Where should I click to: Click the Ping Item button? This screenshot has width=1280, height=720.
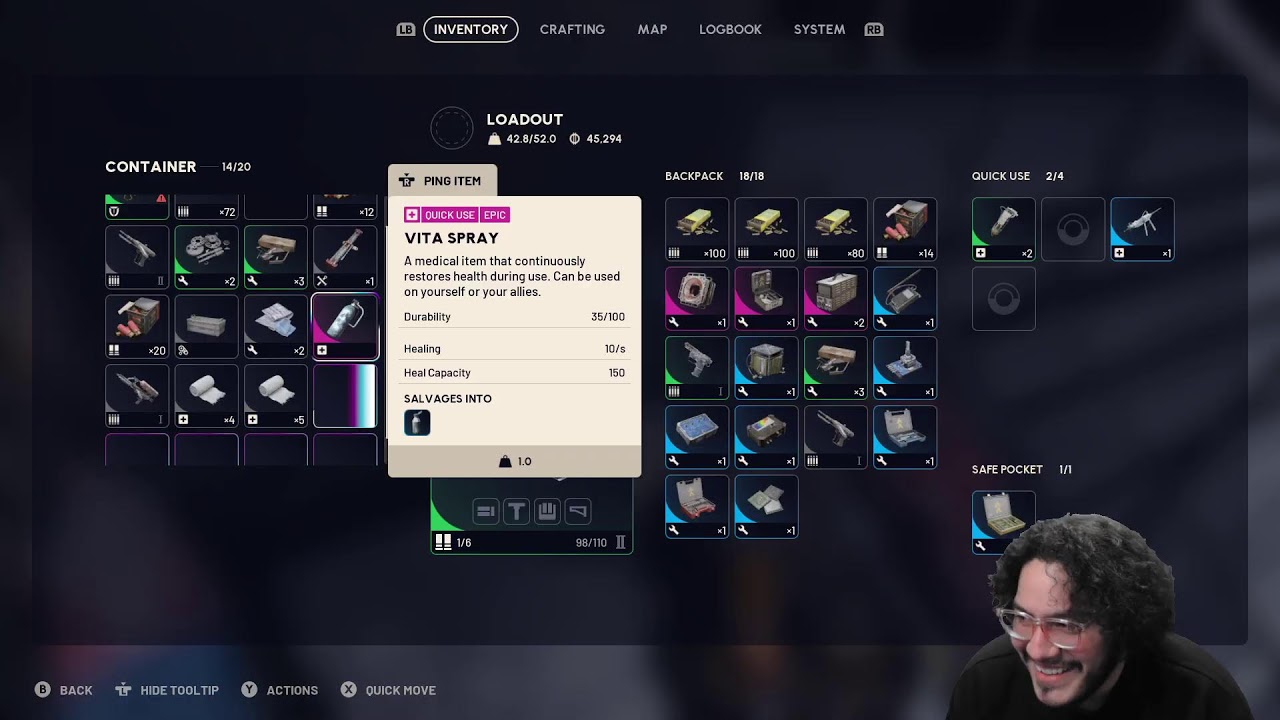(x=442, y=181)
